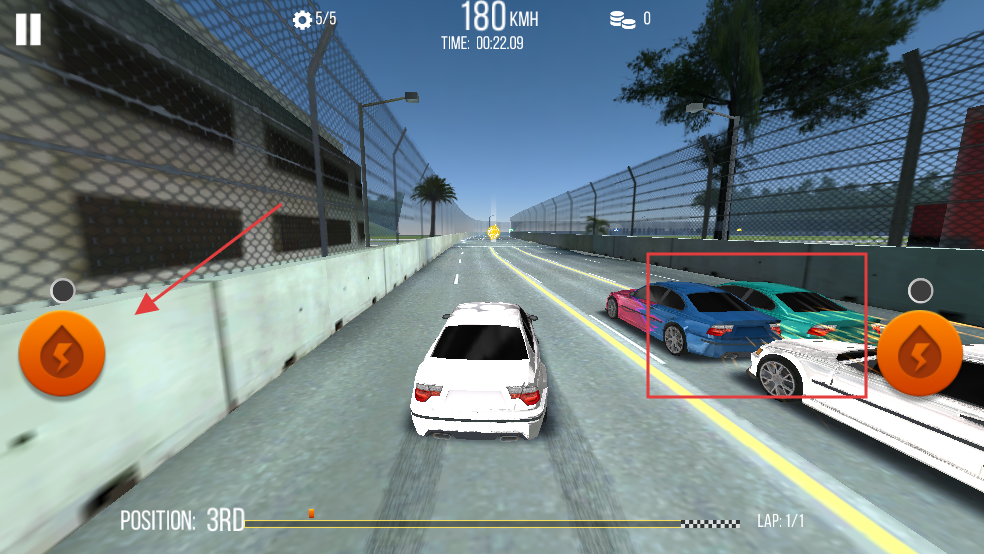Pause the race
This screenshot has width=984, height=554.
coord(28,29)
